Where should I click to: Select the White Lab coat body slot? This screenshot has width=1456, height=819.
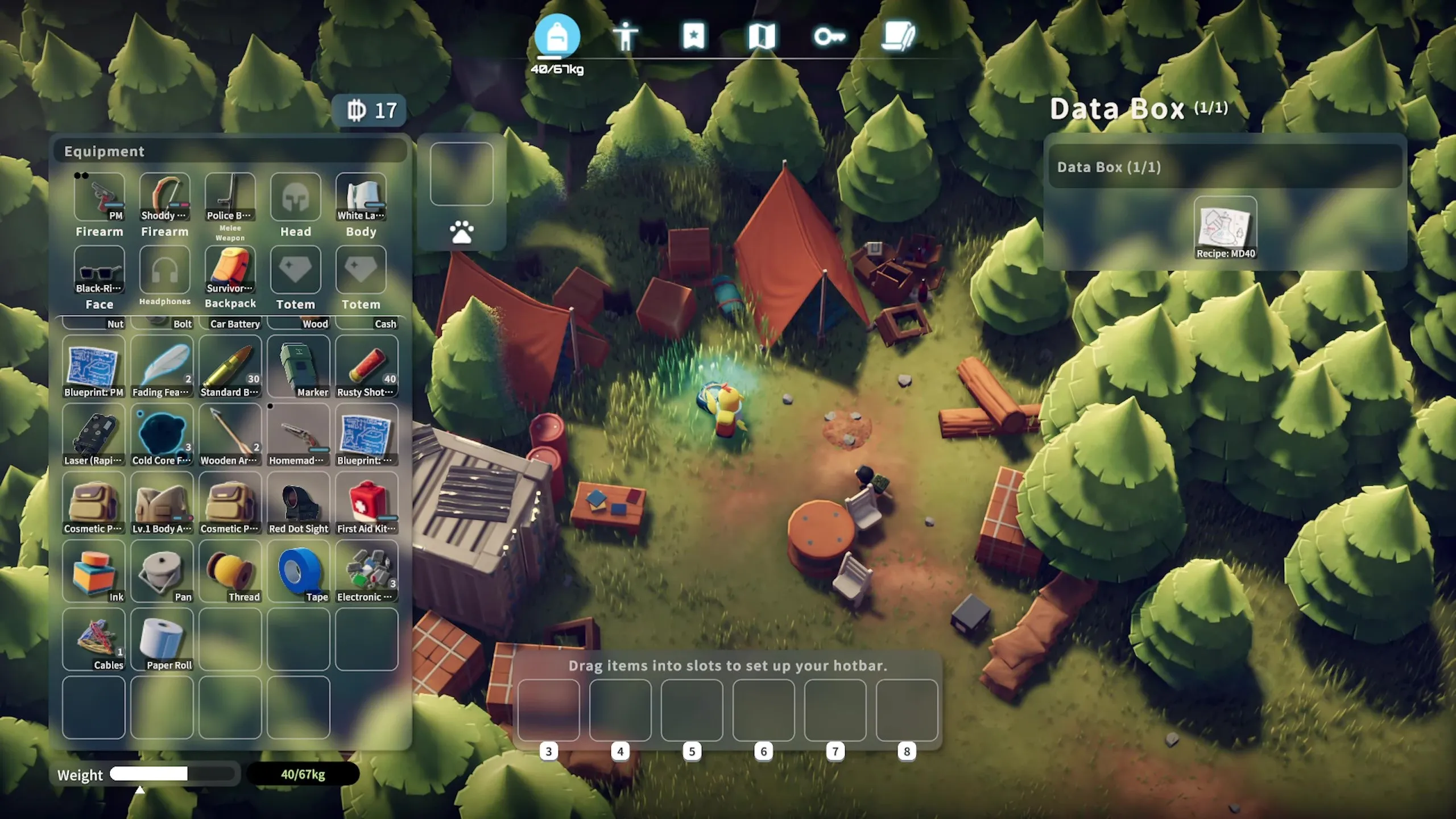361,197
